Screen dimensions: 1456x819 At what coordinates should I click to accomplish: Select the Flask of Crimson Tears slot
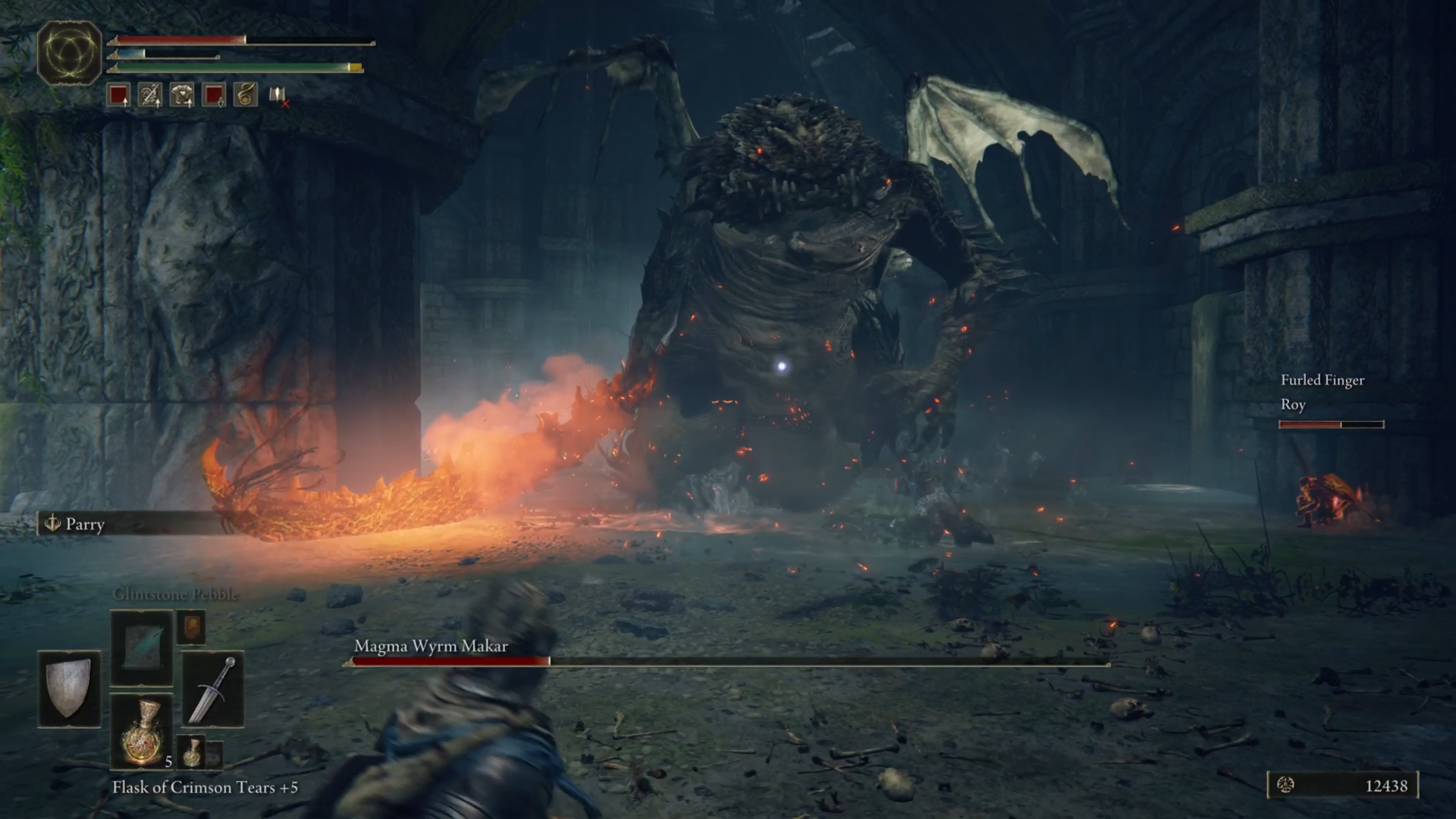[142, 731]
